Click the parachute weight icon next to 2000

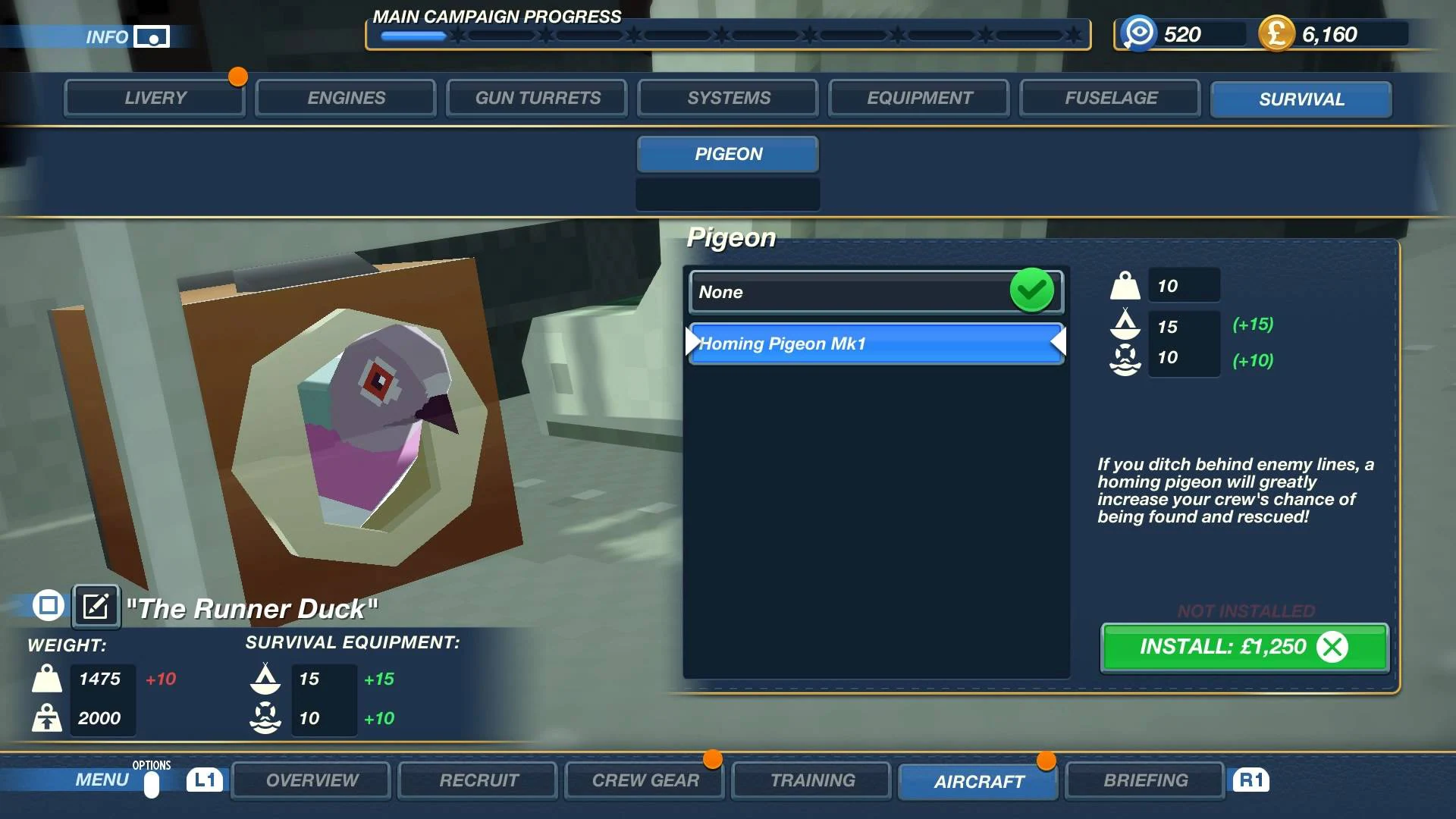[x=47, y=717]
